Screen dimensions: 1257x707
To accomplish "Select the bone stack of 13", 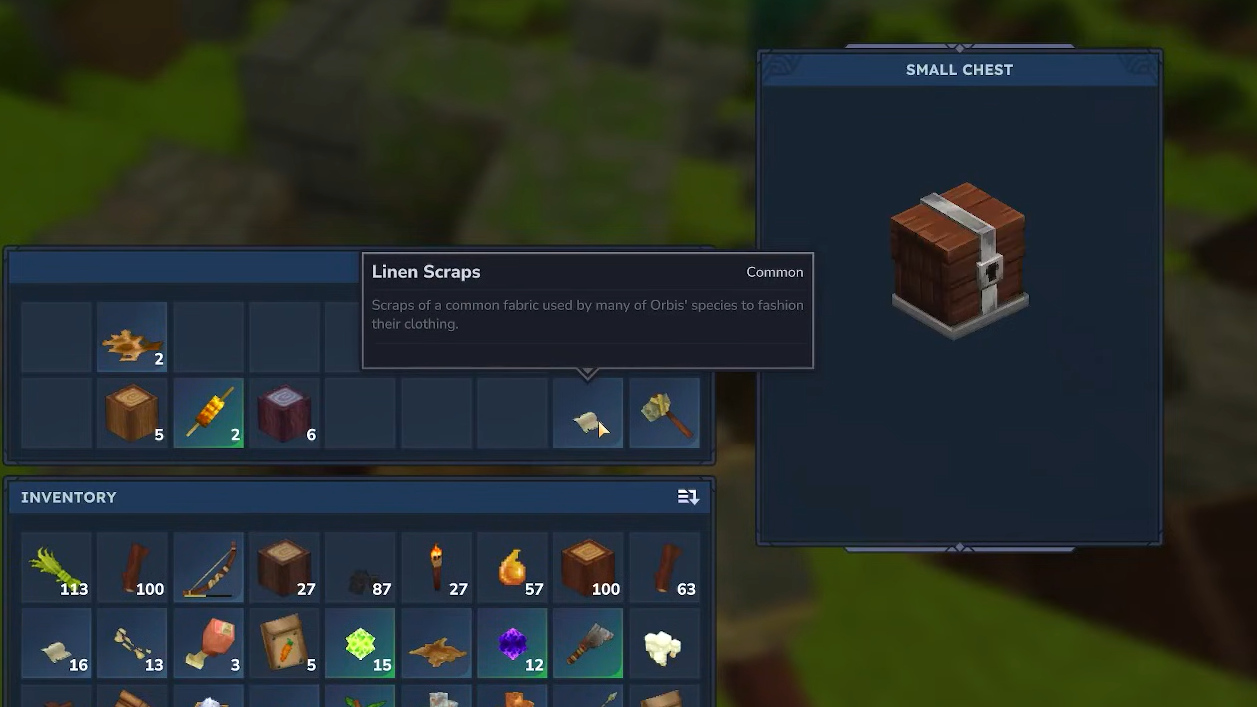I will click(132, 645).
